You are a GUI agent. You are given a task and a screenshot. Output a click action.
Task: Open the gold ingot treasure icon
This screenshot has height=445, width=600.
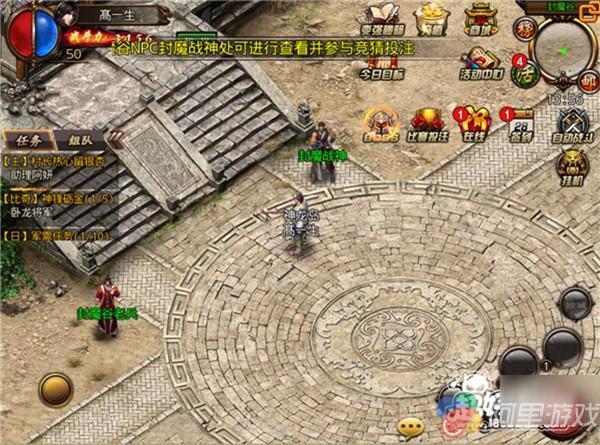tap(432, 19)
